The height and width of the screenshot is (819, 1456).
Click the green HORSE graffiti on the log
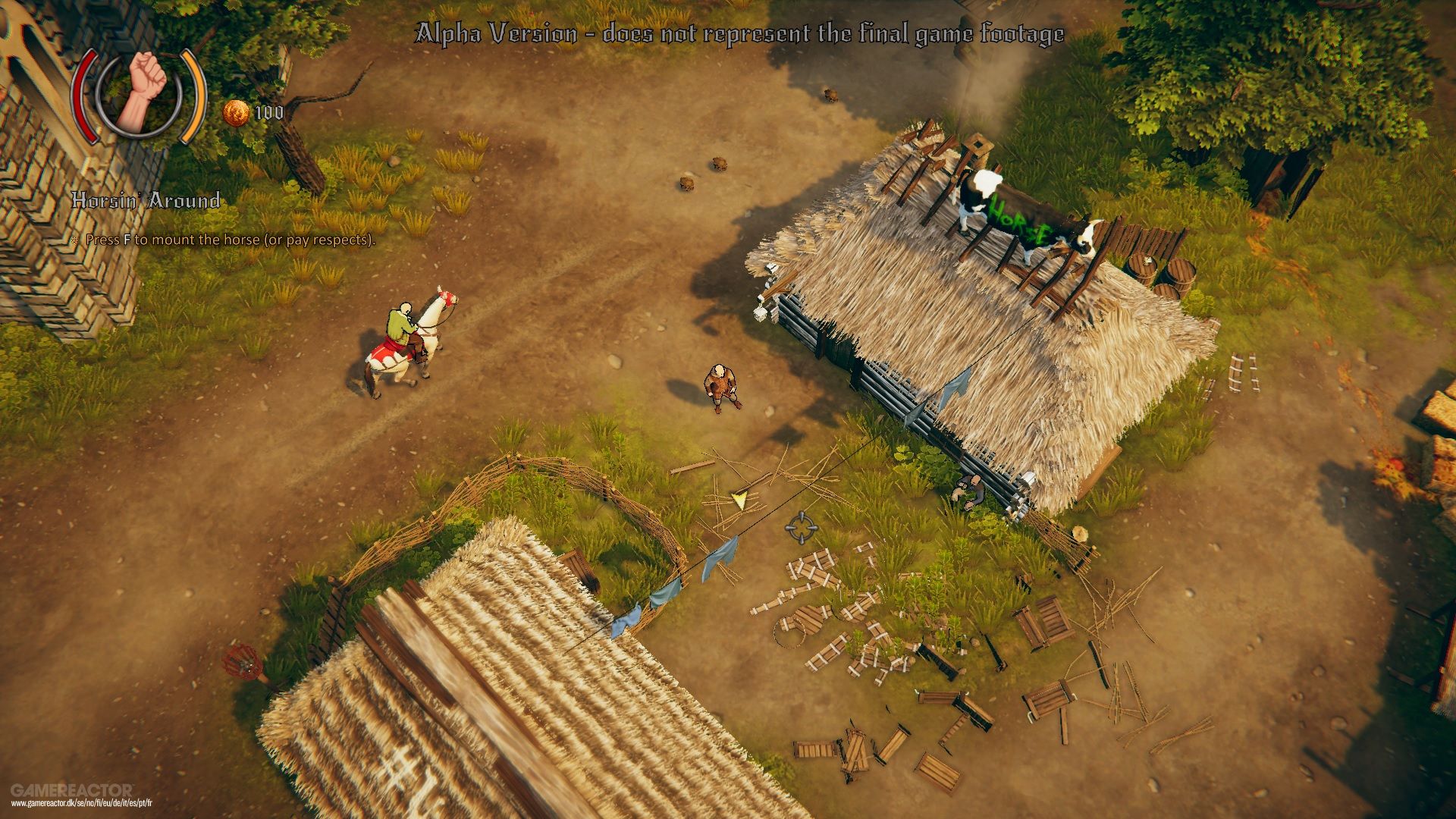(x=1020, y=218)
